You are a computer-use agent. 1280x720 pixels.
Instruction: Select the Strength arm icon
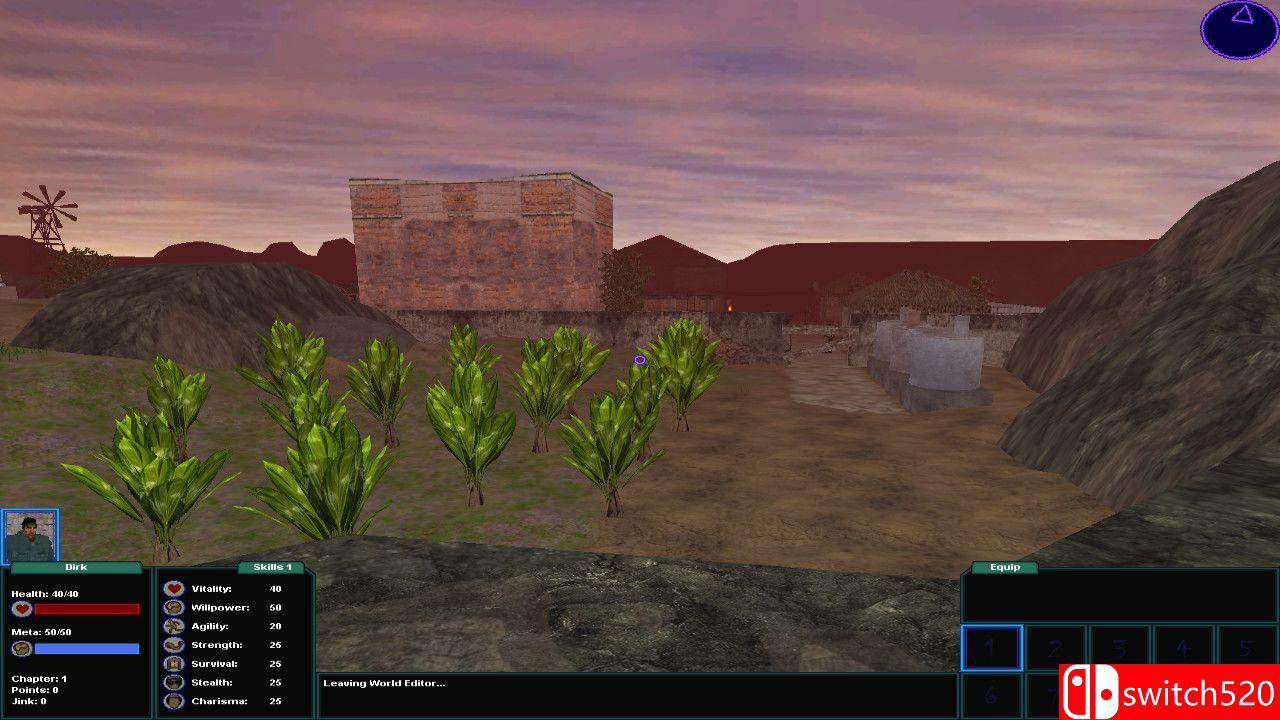pyautogui.click(x=173, y=645)
